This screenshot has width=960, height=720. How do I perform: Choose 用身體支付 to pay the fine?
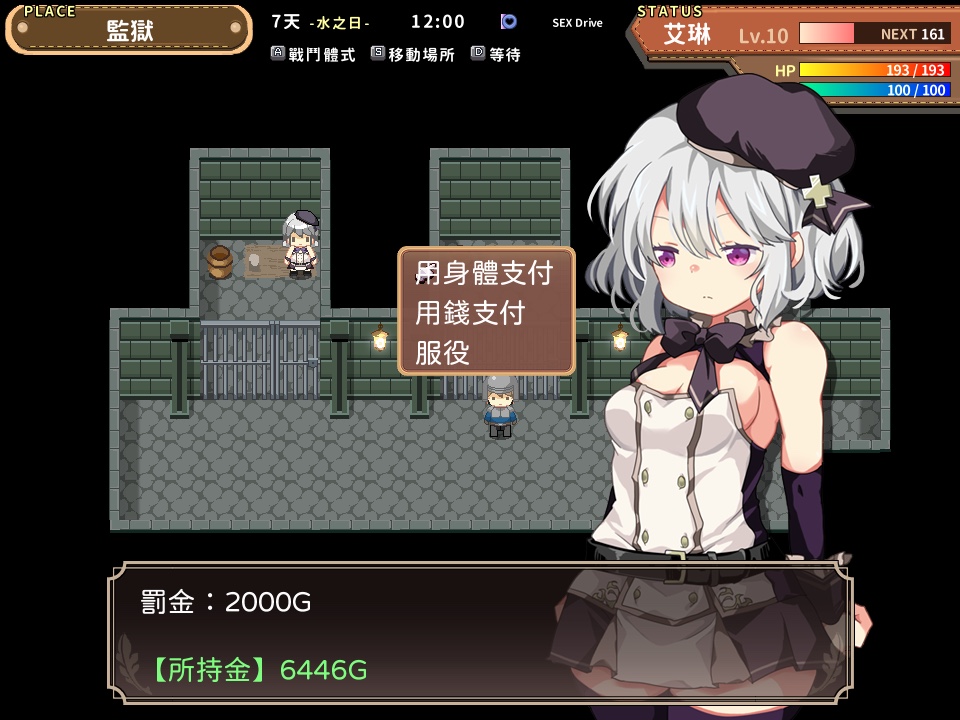click(x=485, y=272)
